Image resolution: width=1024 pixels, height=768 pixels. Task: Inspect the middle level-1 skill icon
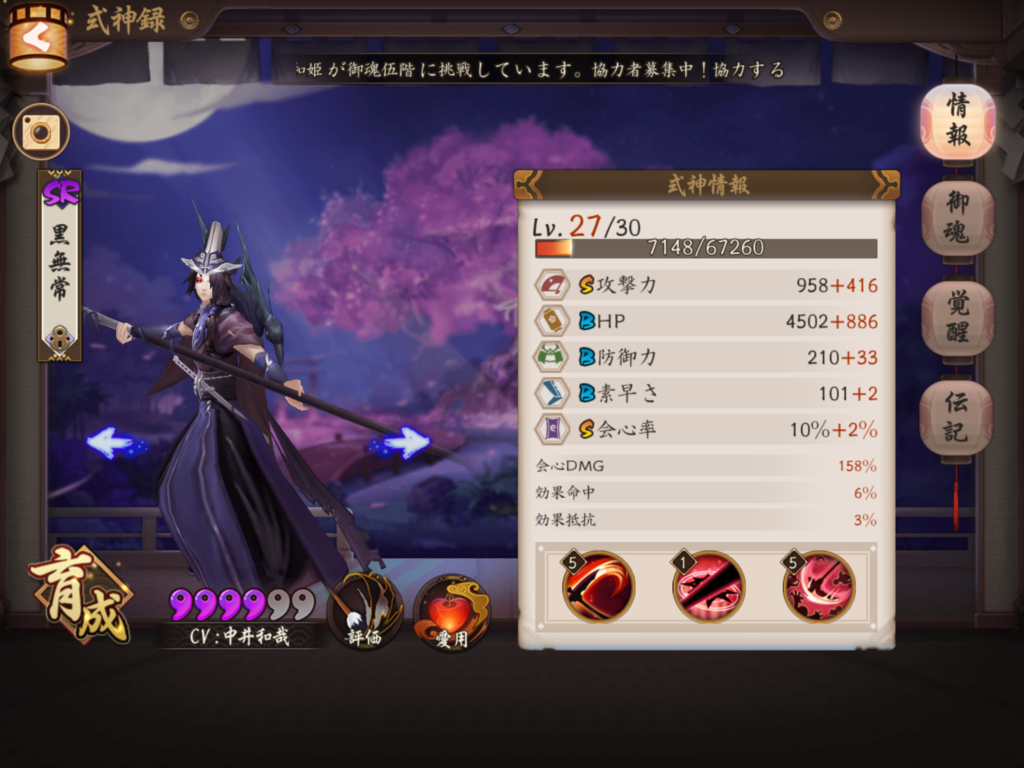(x=708, y=586)
